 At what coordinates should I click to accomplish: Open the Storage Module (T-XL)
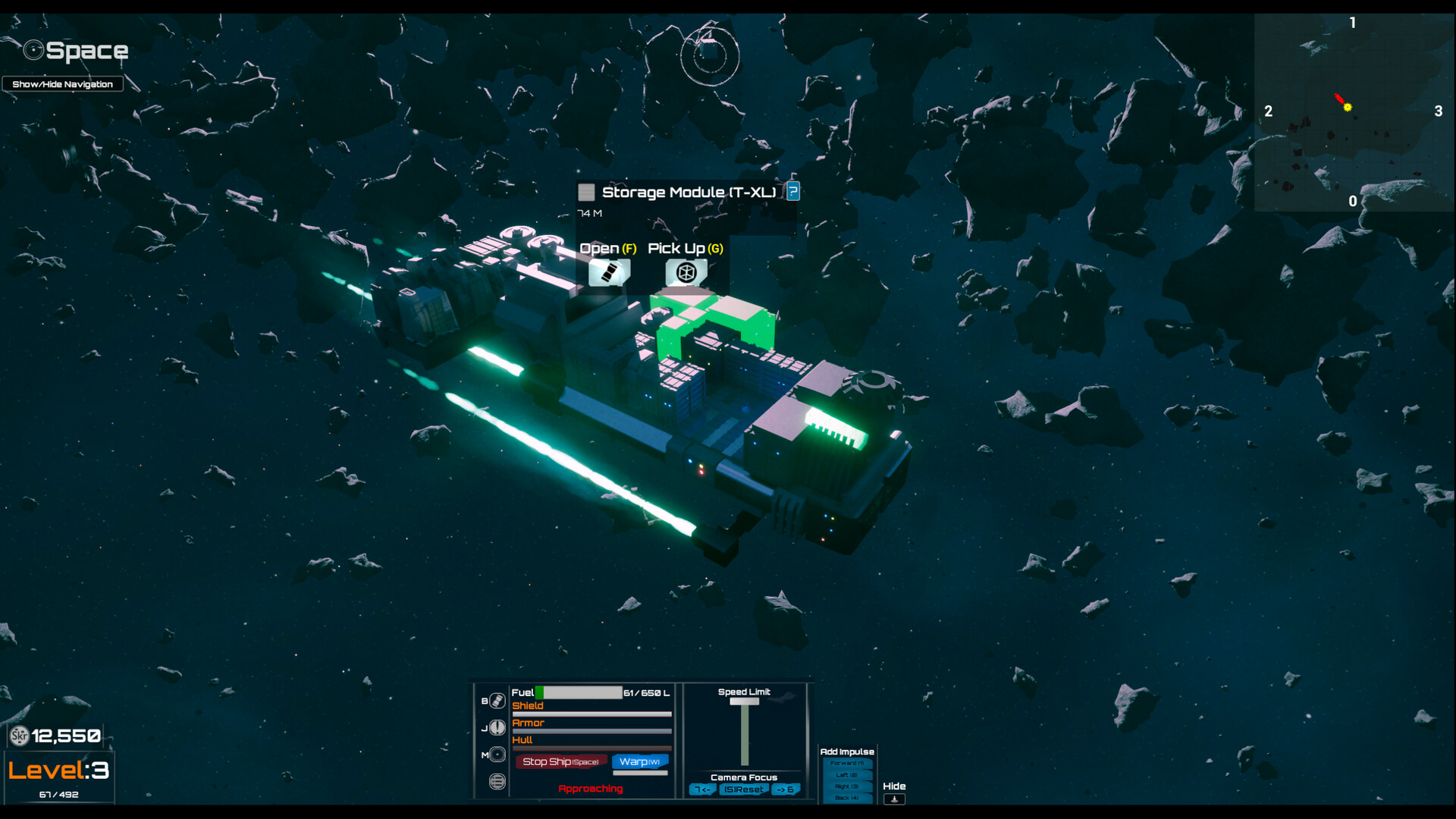[609, 272]
